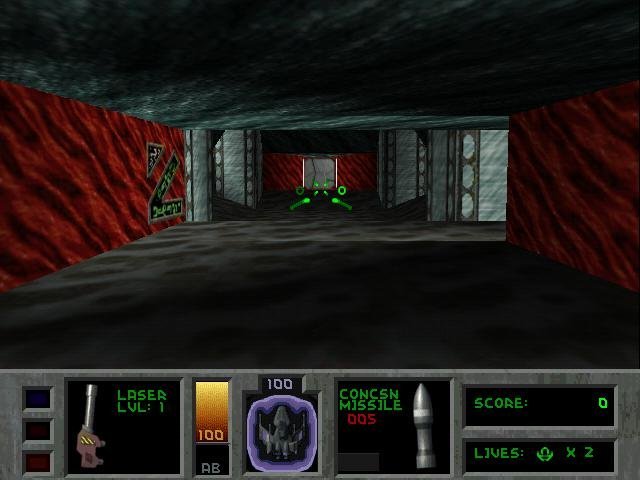Select the Laser Lvl 1 primary weapon panel

[124, 427]
